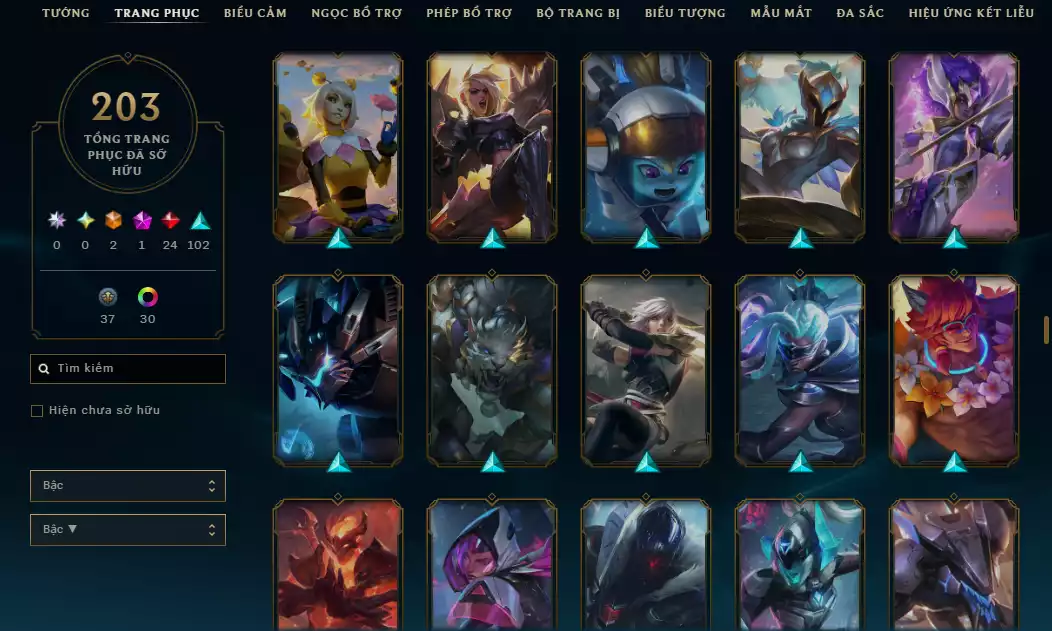Select the NGỌC BỔ TRỢ tab

click(356, 13)
